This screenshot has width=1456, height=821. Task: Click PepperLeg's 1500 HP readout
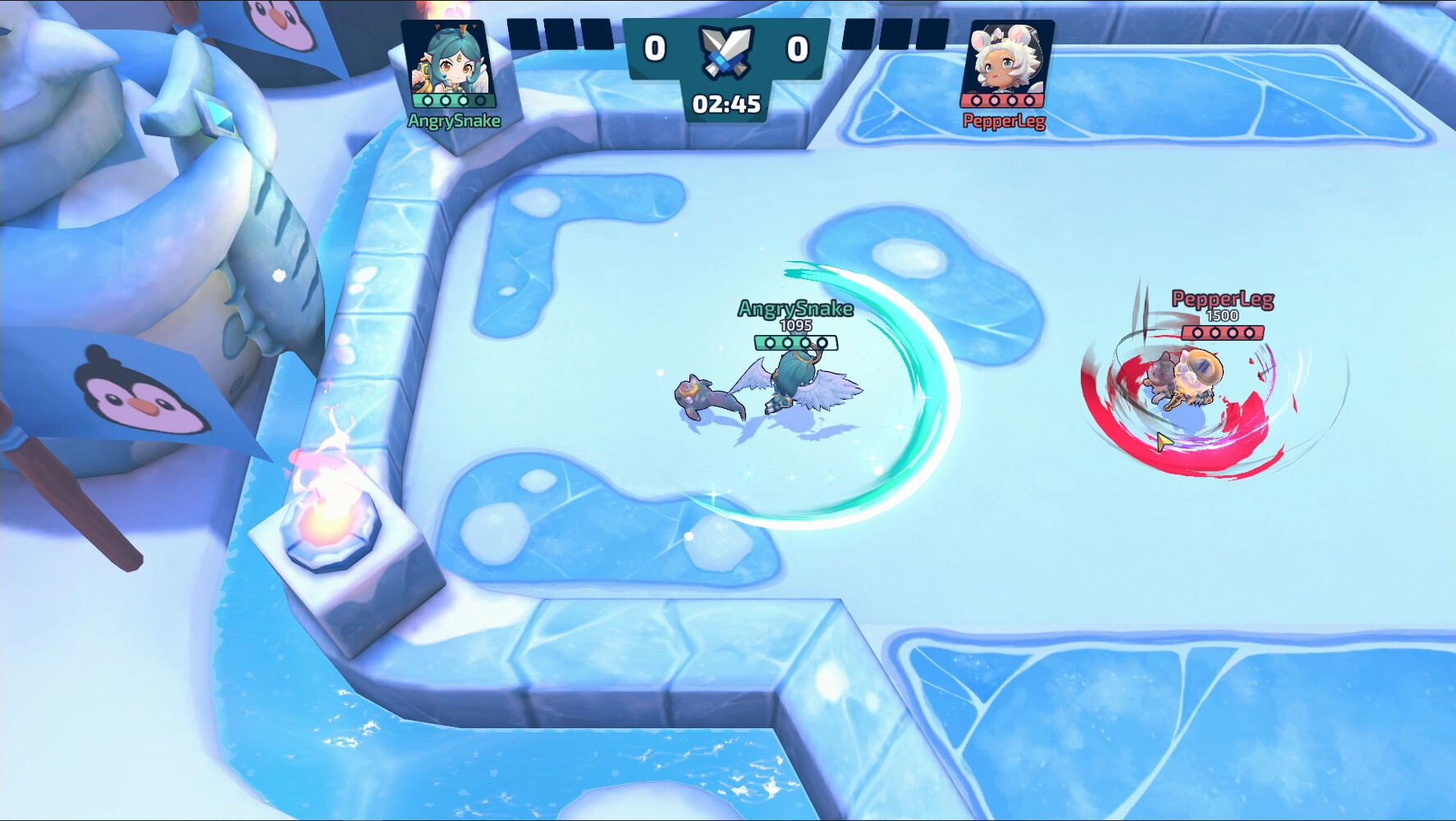click(1223, 316)
